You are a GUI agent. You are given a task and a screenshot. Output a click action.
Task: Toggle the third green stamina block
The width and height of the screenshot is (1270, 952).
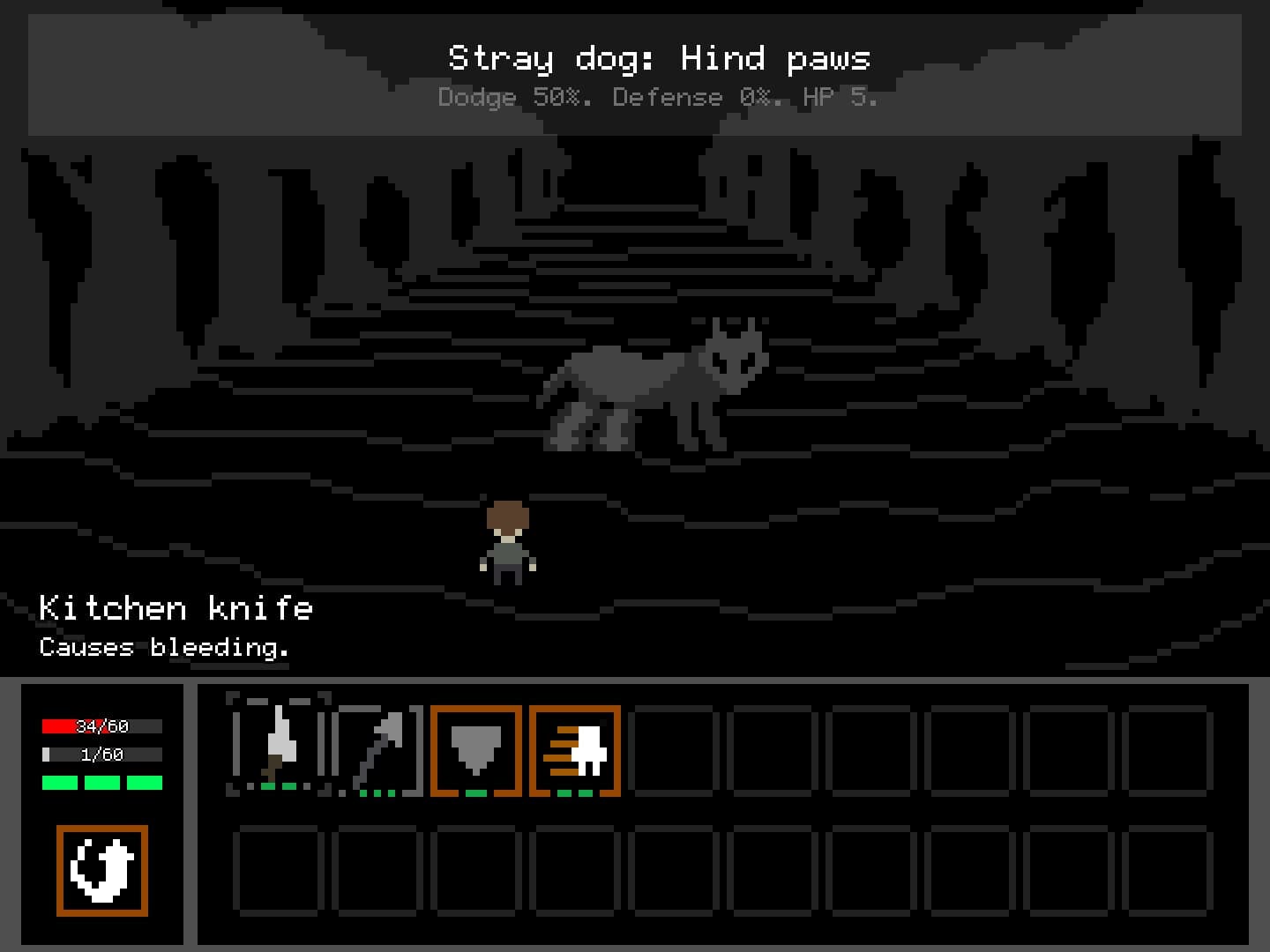pos(144,781)
